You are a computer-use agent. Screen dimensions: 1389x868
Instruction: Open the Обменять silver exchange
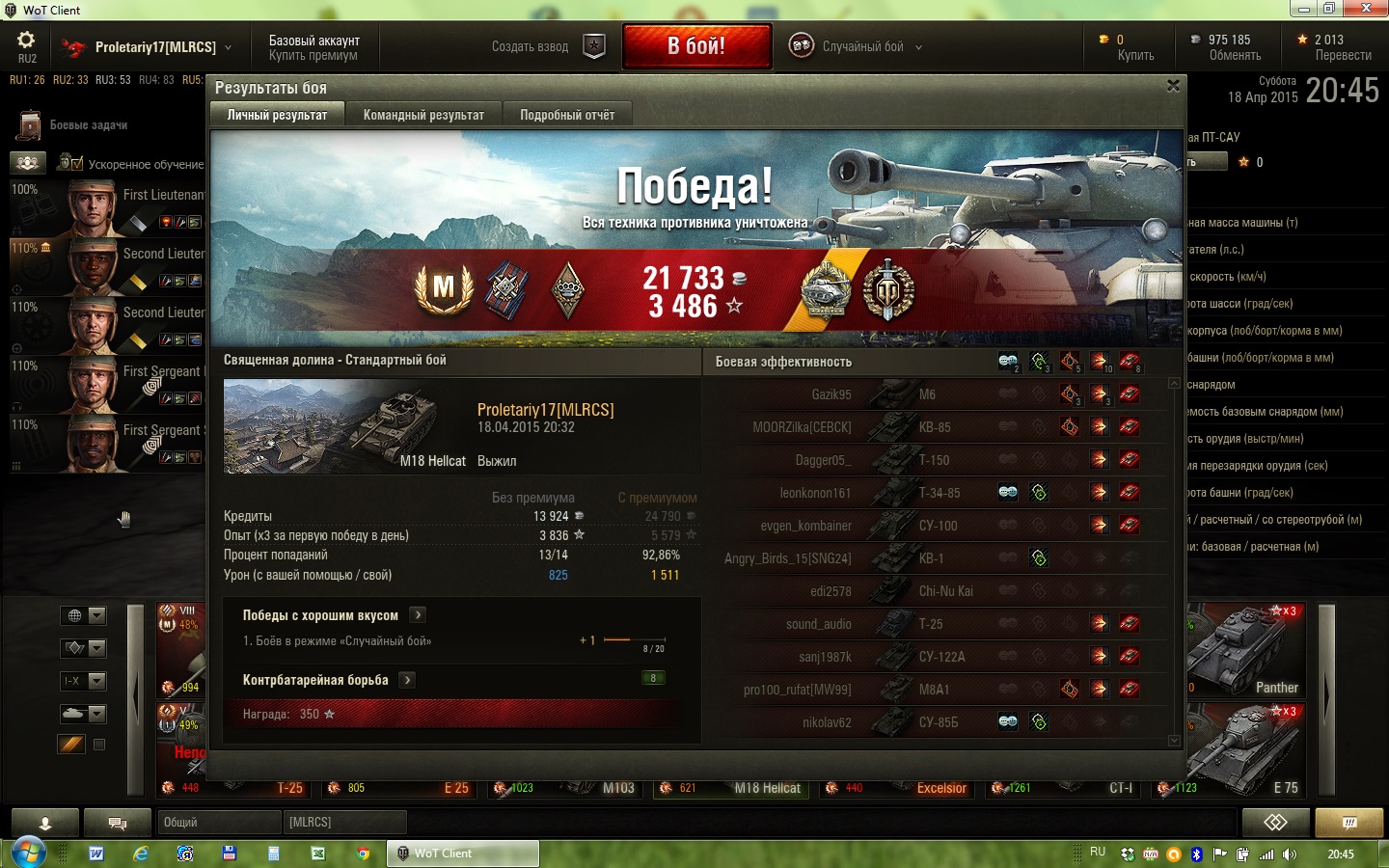pyautogui.click(x=1234, y=55)
